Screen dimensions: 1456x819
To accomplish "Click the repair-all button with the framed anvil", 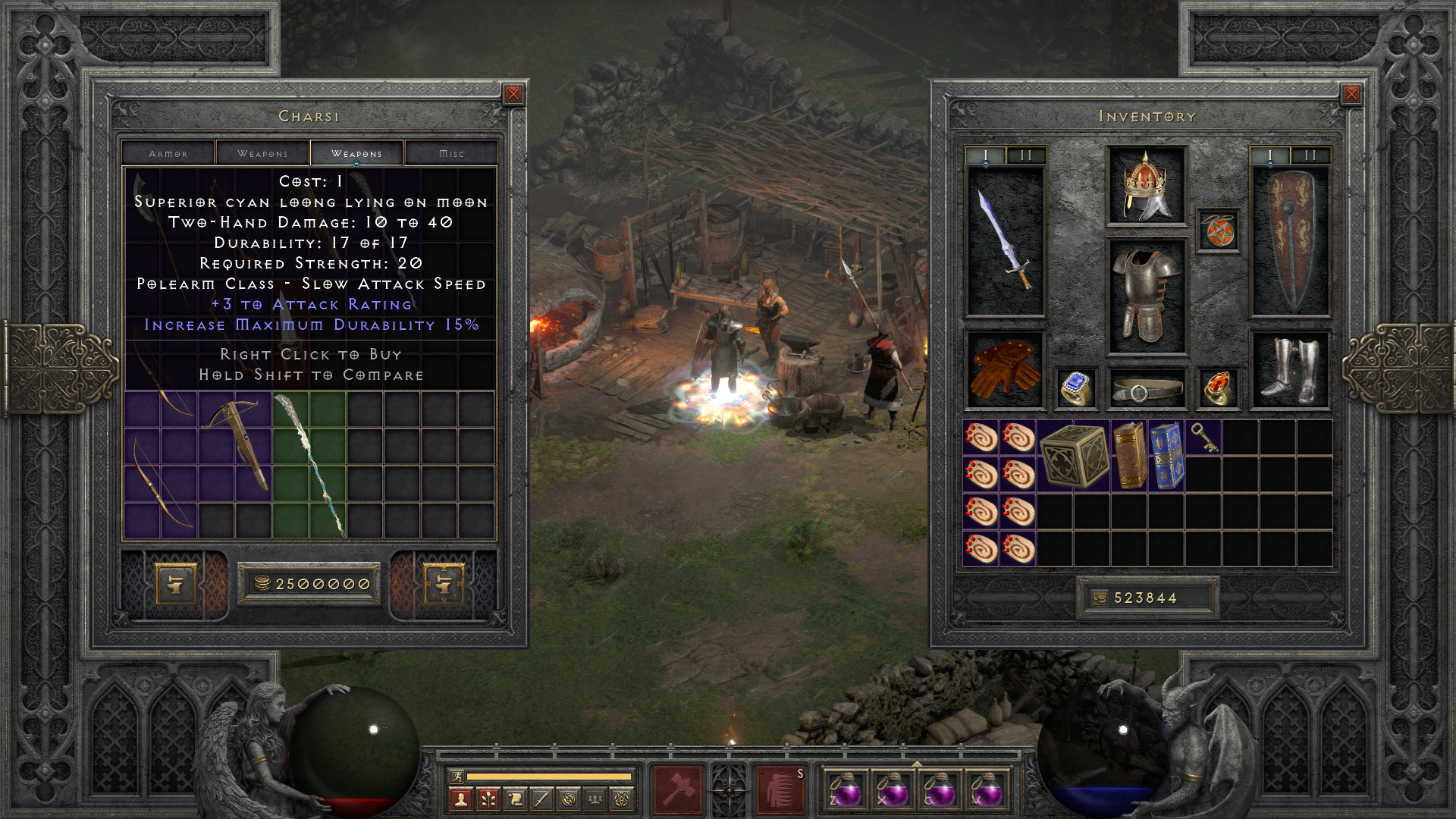I will coord(444,584).
